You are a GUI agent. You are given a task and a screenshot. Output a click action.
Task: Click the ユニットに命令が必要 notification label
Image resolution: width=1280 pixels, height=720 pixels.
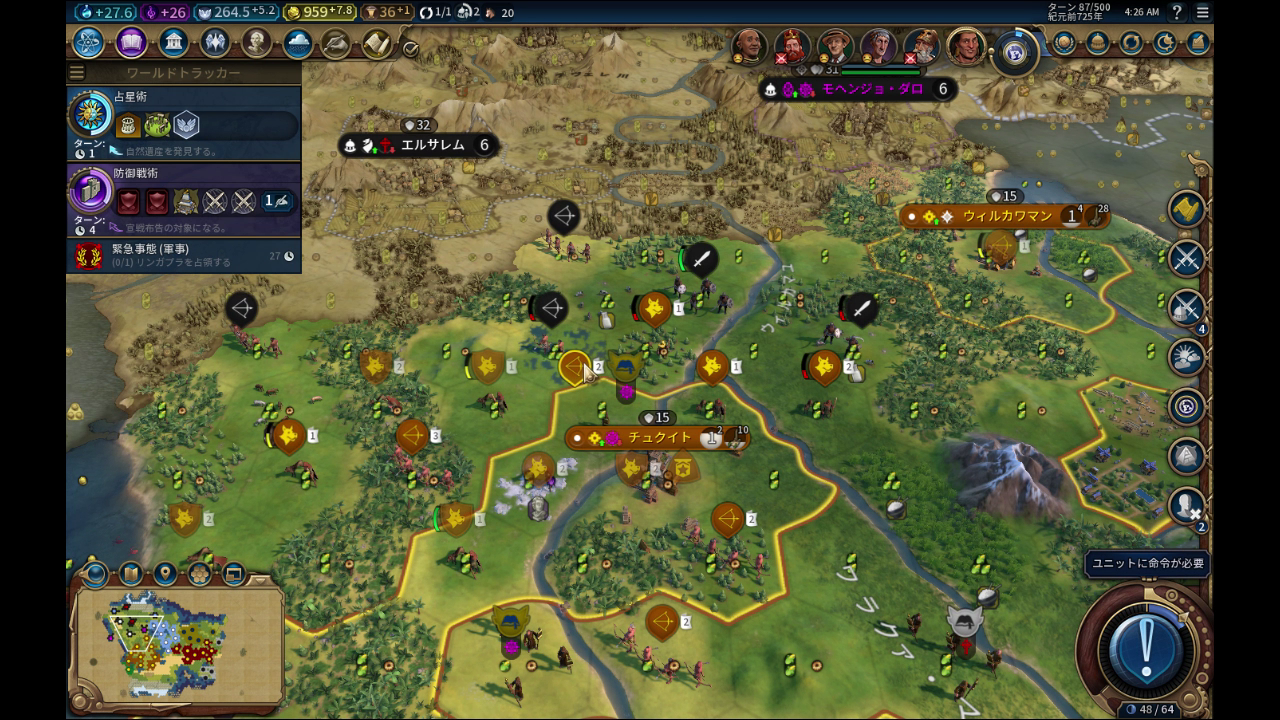tap(1147, 564)
